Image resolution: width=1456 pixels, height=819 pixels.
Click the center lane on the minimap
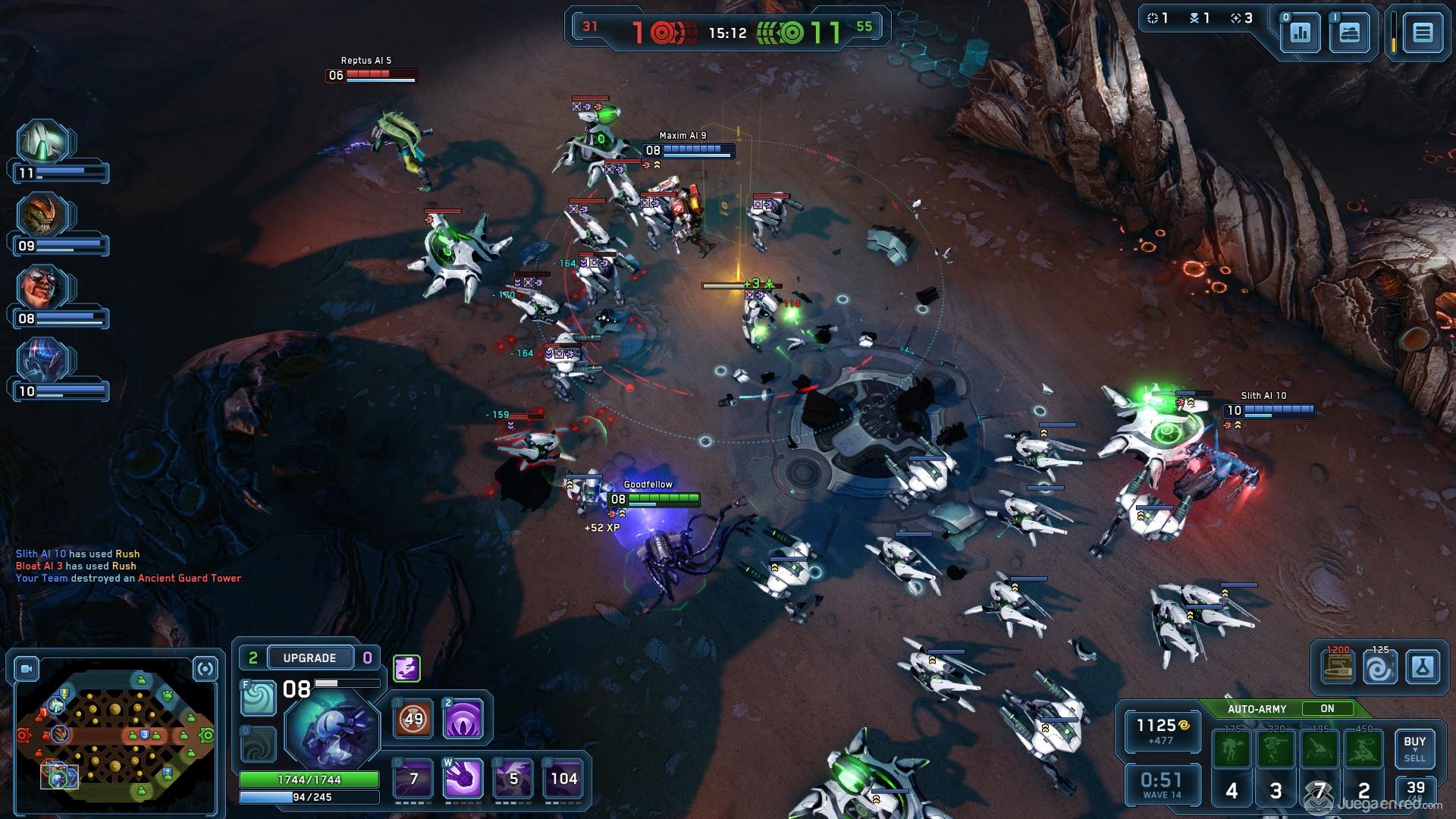click(x=115, y=734)
